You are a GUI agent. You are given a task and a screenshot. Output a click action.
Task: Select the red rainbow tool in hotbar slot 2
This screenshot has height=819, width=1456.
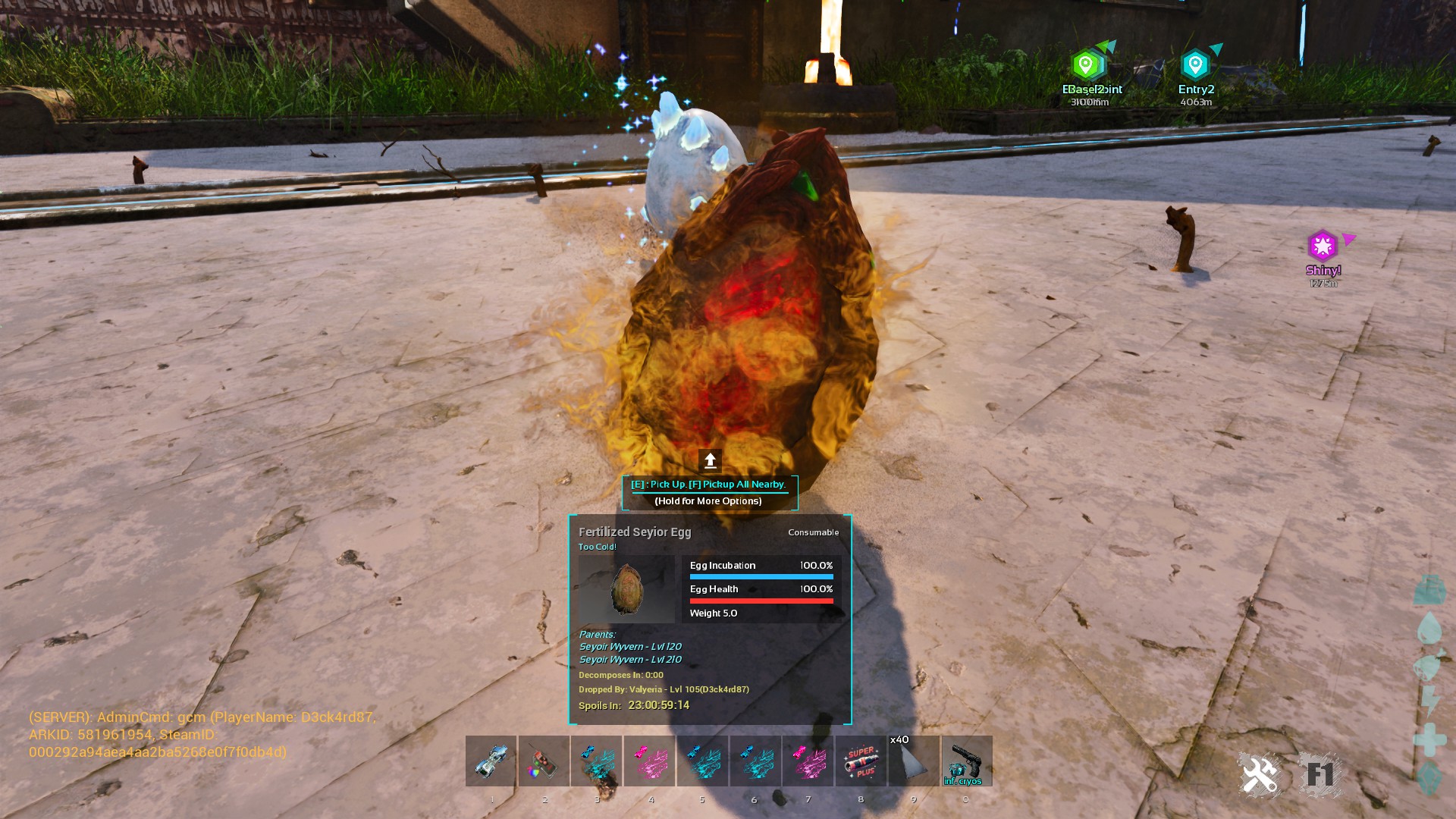coord(544,761)
